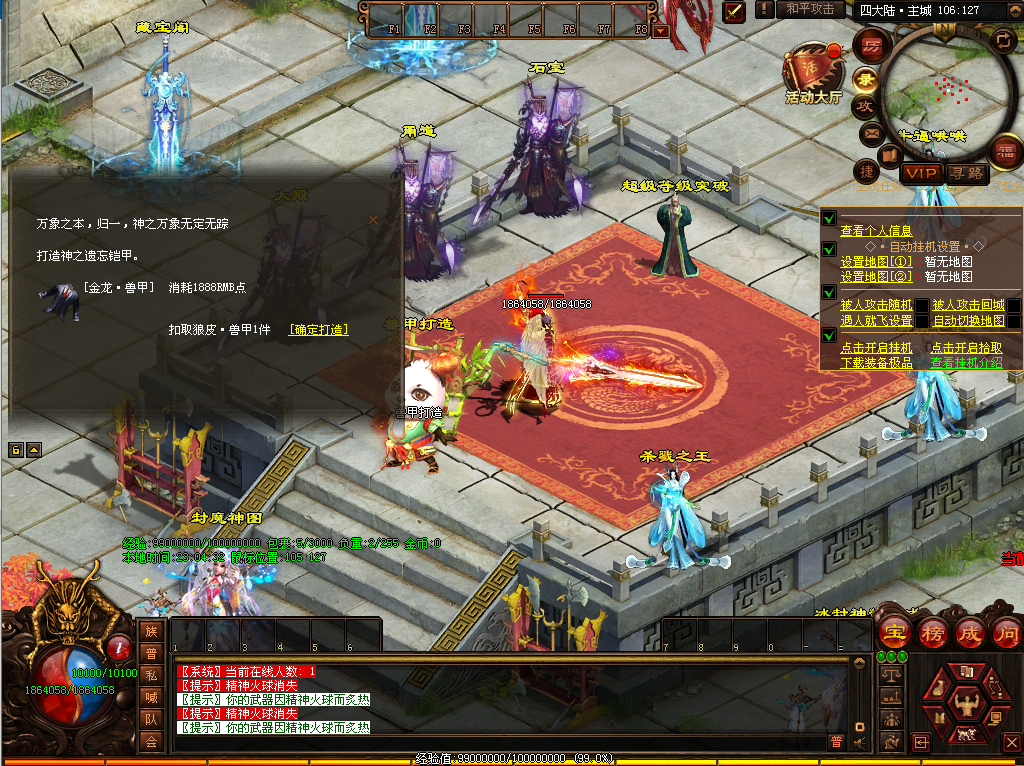Open the 宝 treasure round button

(x=891, y=632)
